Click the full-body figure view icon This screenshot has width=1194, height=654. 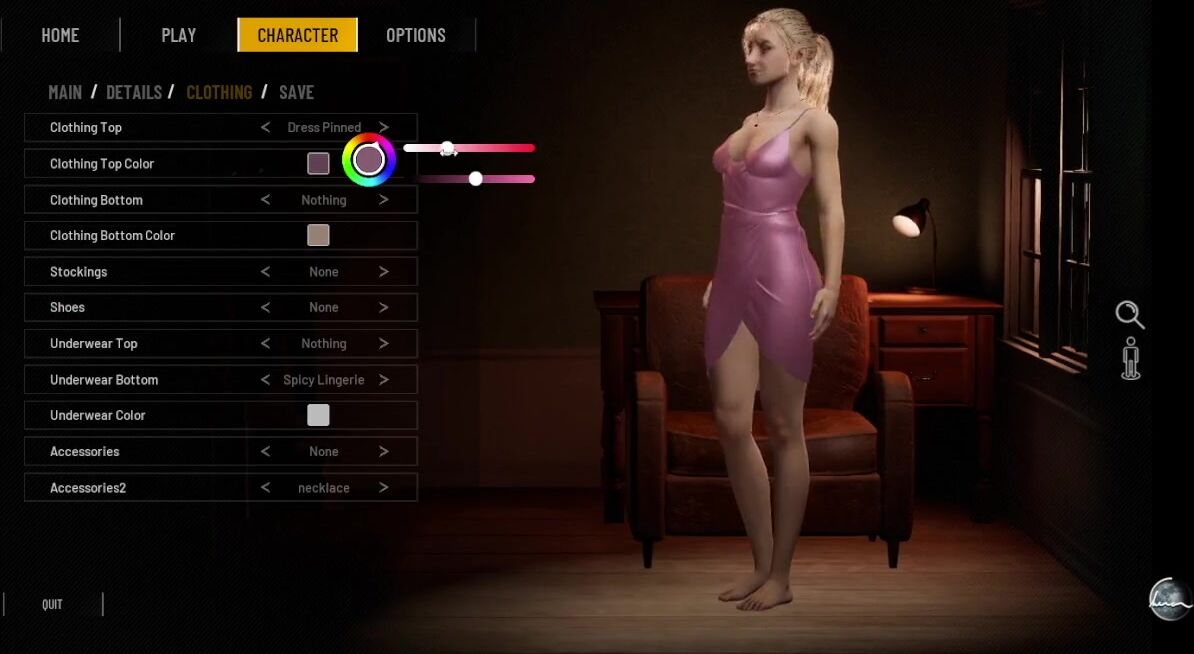1131,359
